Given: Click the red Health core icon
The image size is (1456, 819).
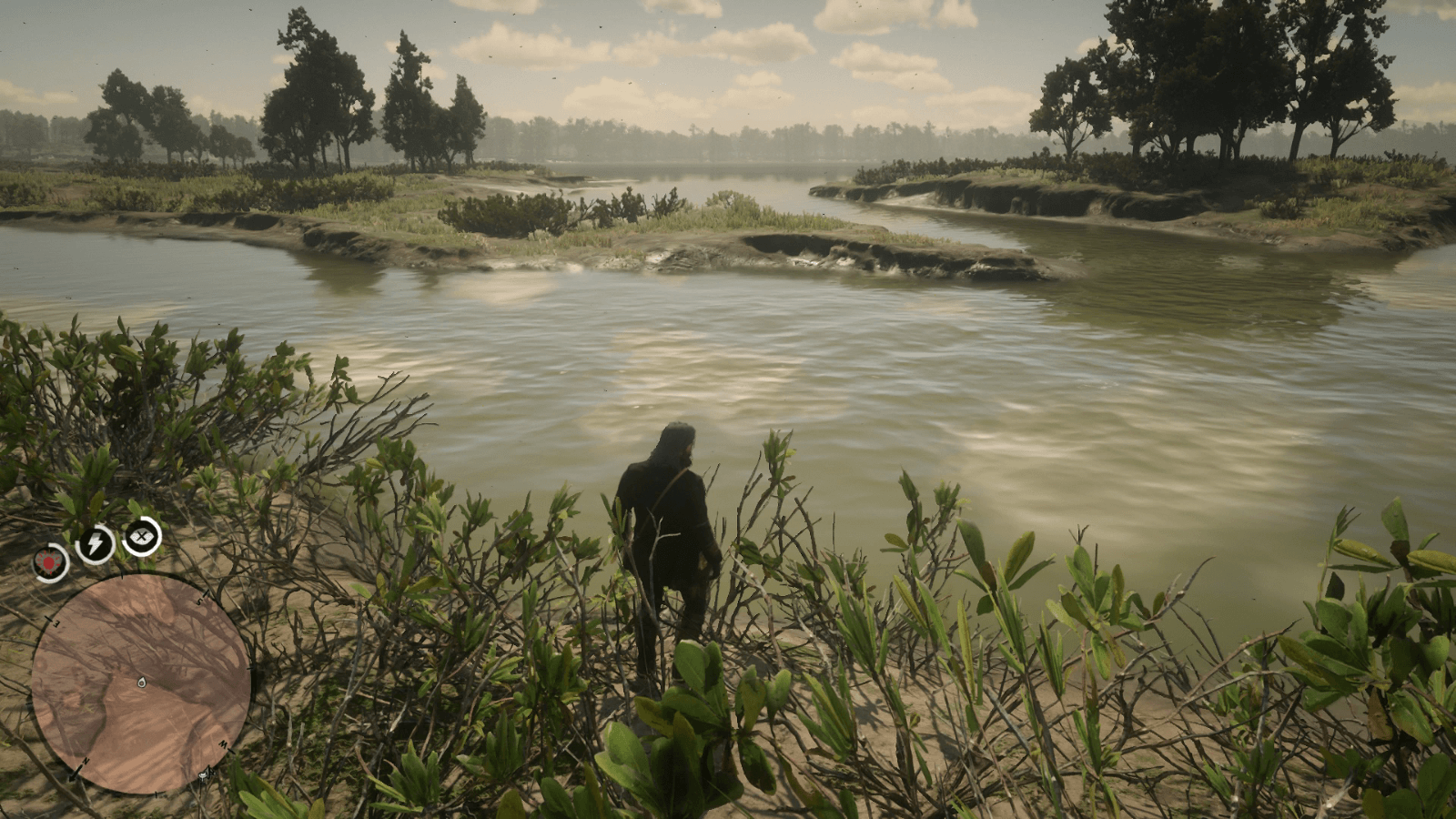Looking at the screenshot, I should (x=47, y=561).
